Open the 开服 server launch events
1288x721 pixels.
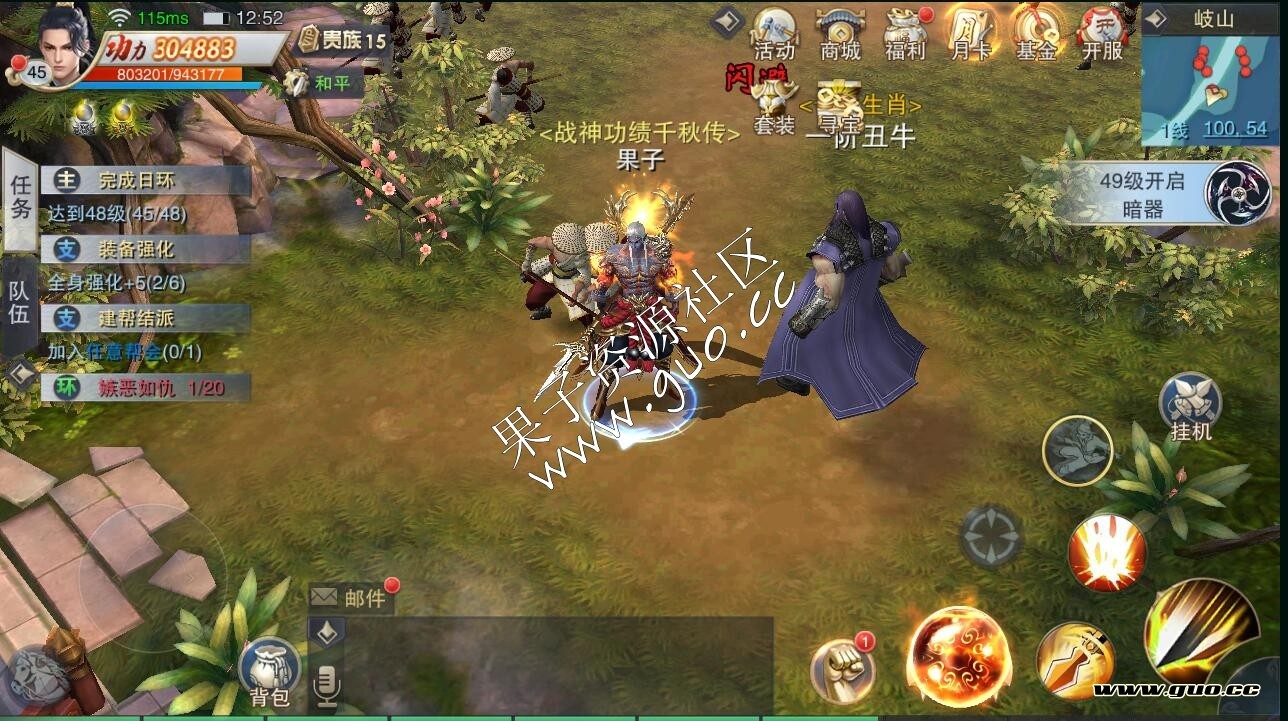1102,32
